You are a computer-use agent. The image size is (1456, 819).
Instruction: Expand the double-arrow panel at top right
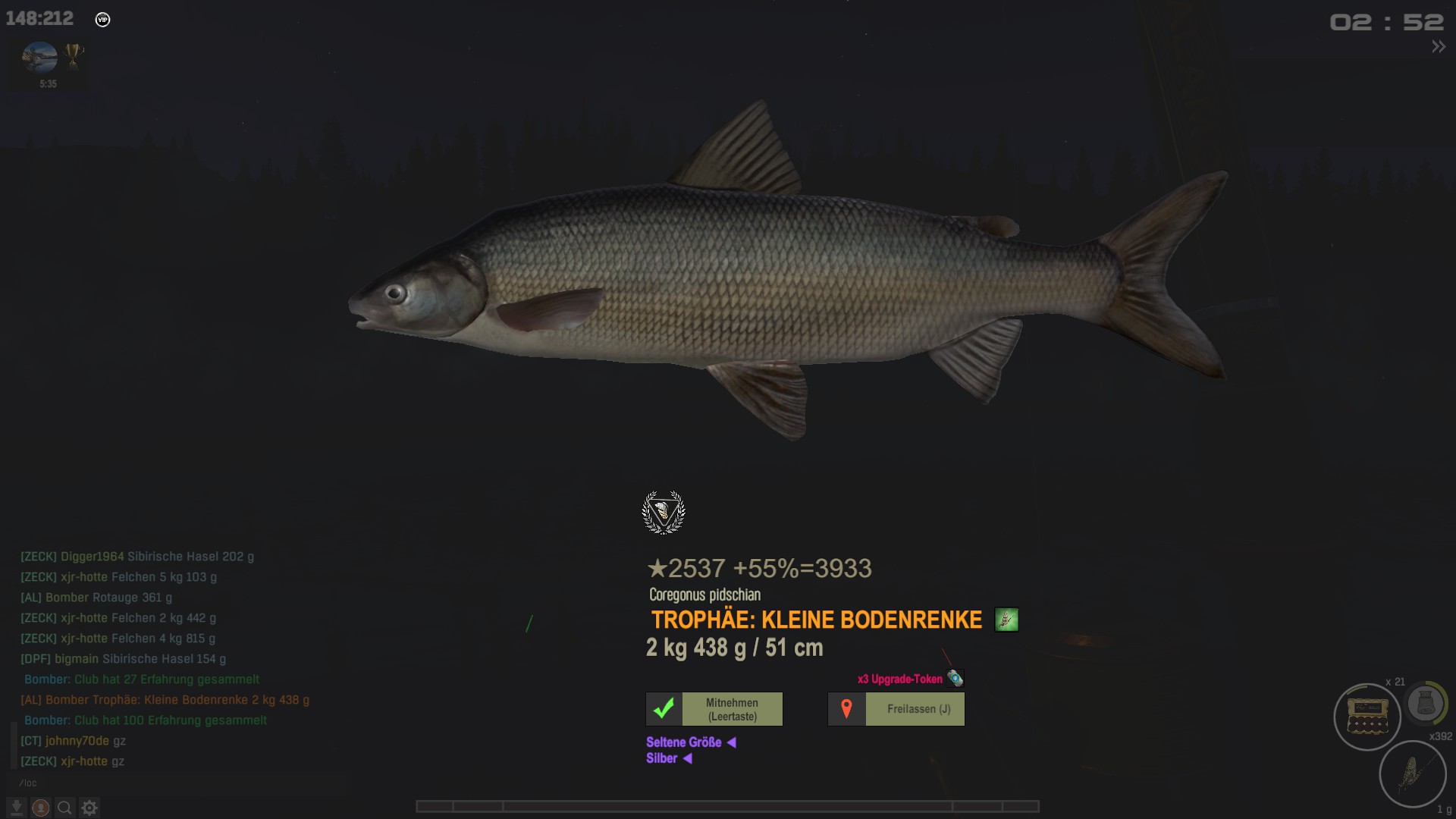coord(1438,47)
